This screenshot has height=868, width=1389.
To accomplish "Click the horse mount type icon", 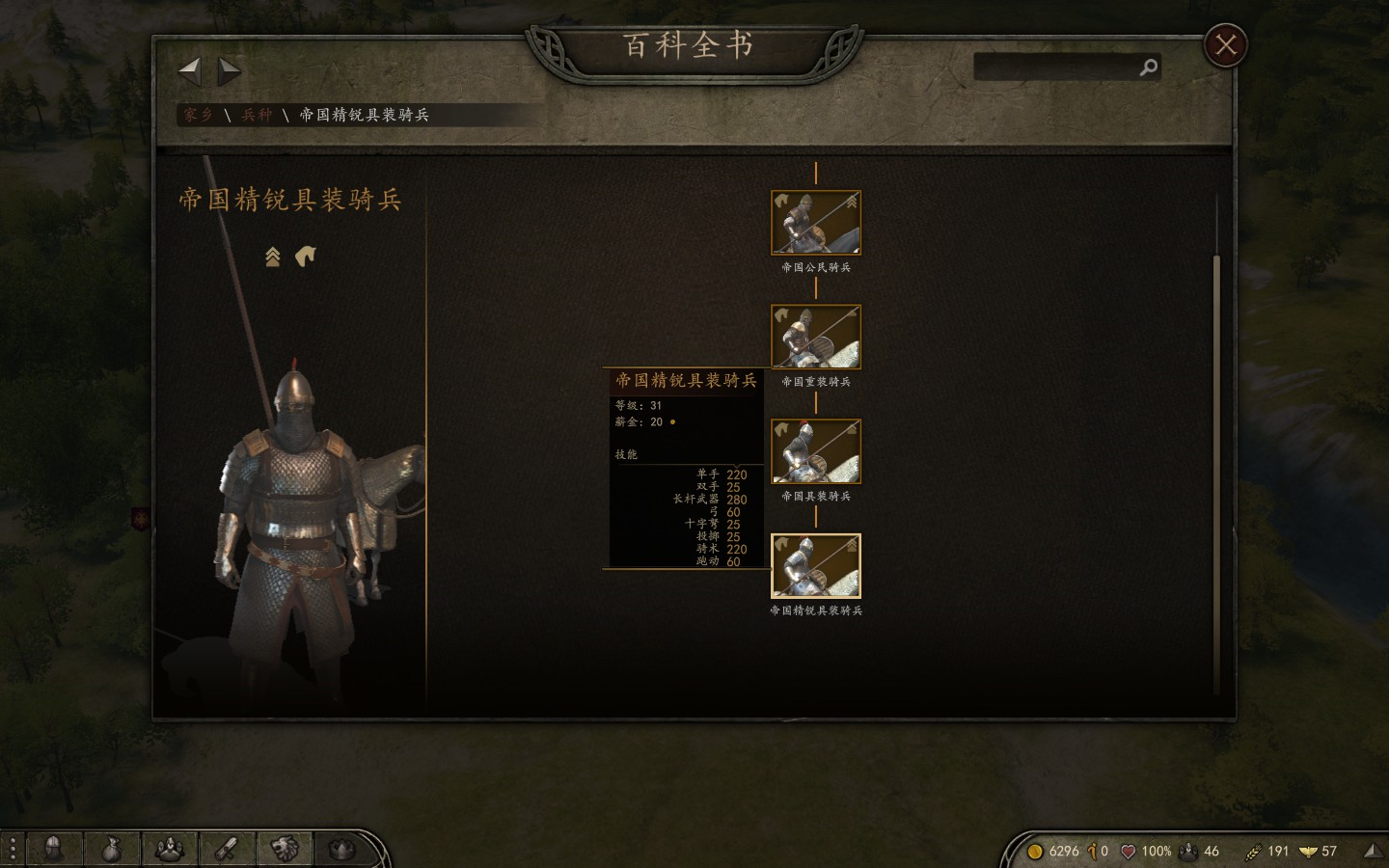I will point(305,257).
